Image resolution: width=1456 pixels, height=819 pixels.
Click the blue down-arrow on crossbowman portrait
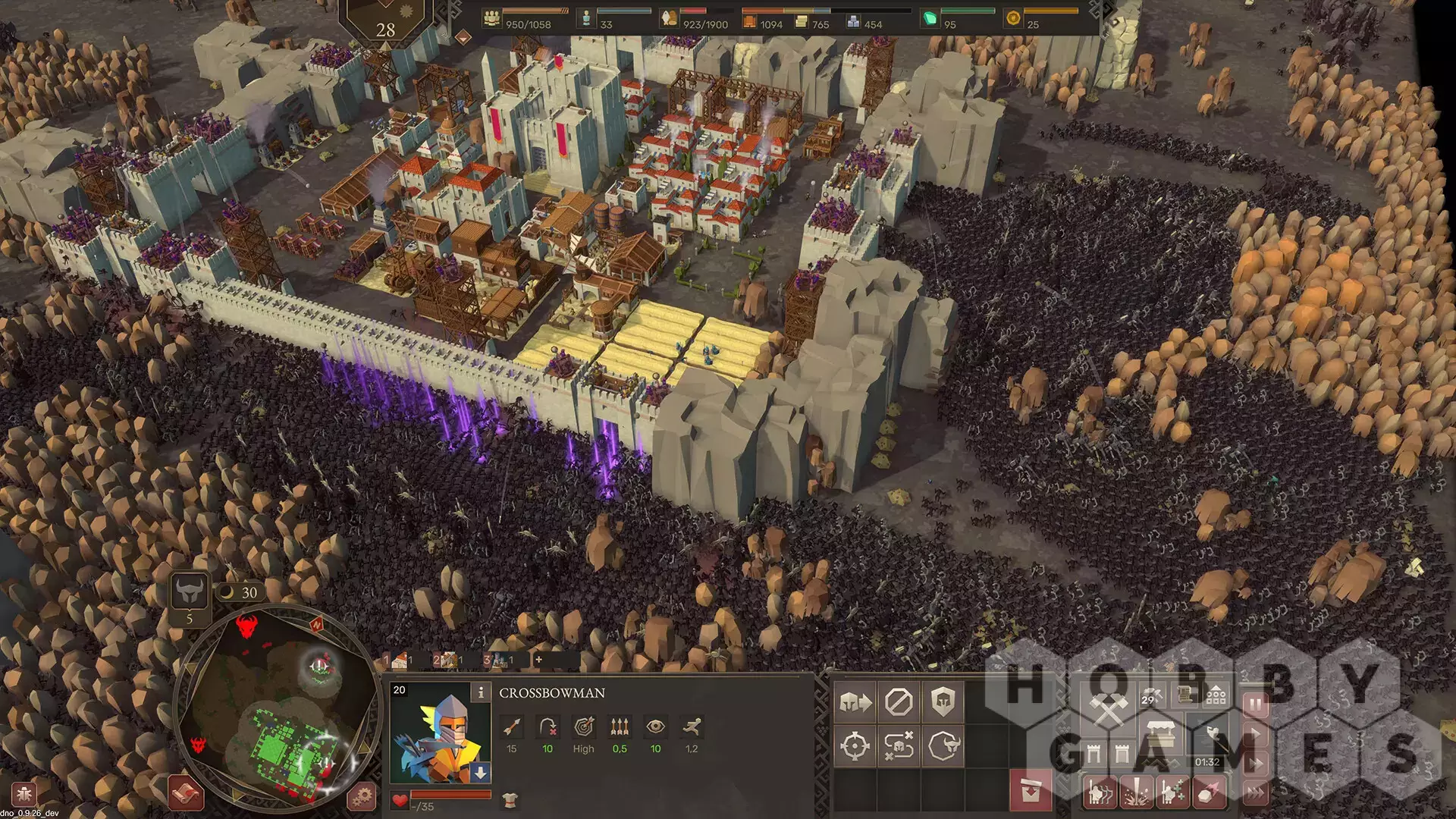pos(480,773)
